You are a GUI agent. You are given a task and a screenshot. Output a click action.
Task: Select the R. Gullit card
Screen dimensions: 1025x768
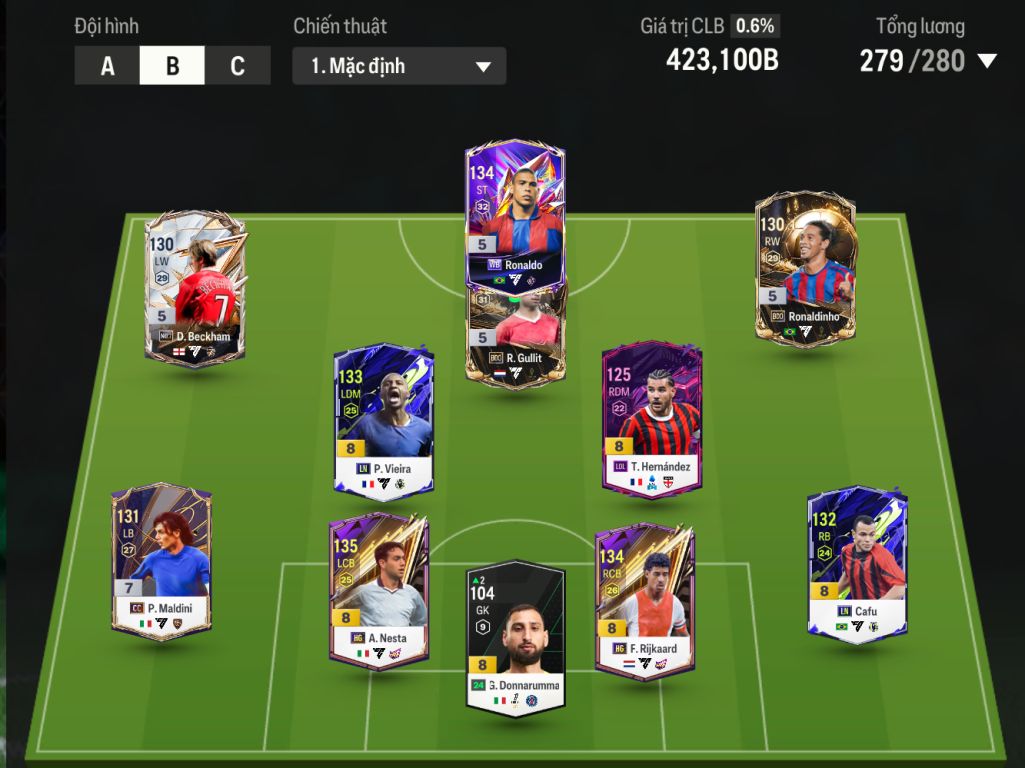515,335
